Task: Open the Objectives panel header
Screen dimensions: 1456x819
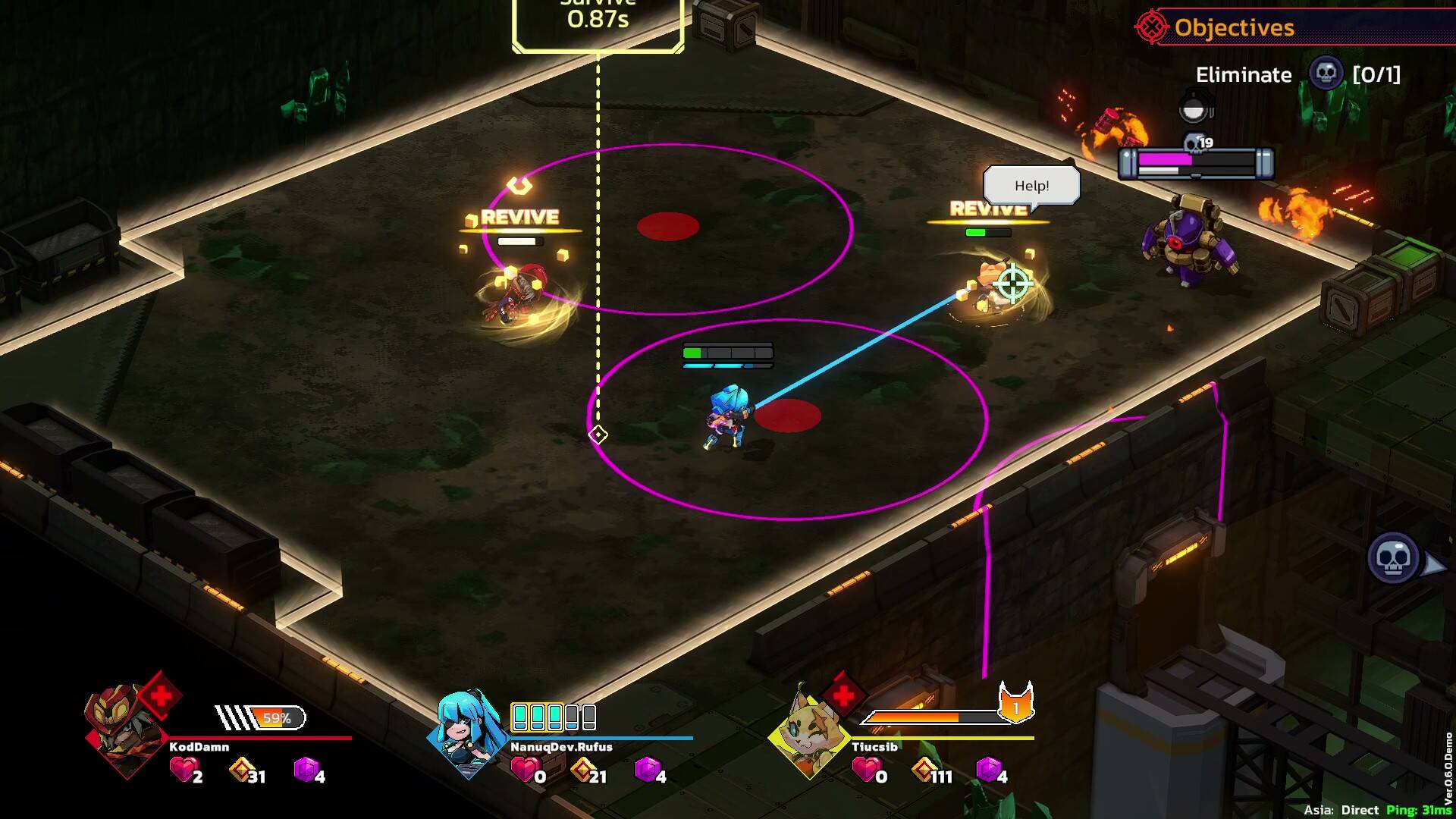Action: click(1234, 28)
